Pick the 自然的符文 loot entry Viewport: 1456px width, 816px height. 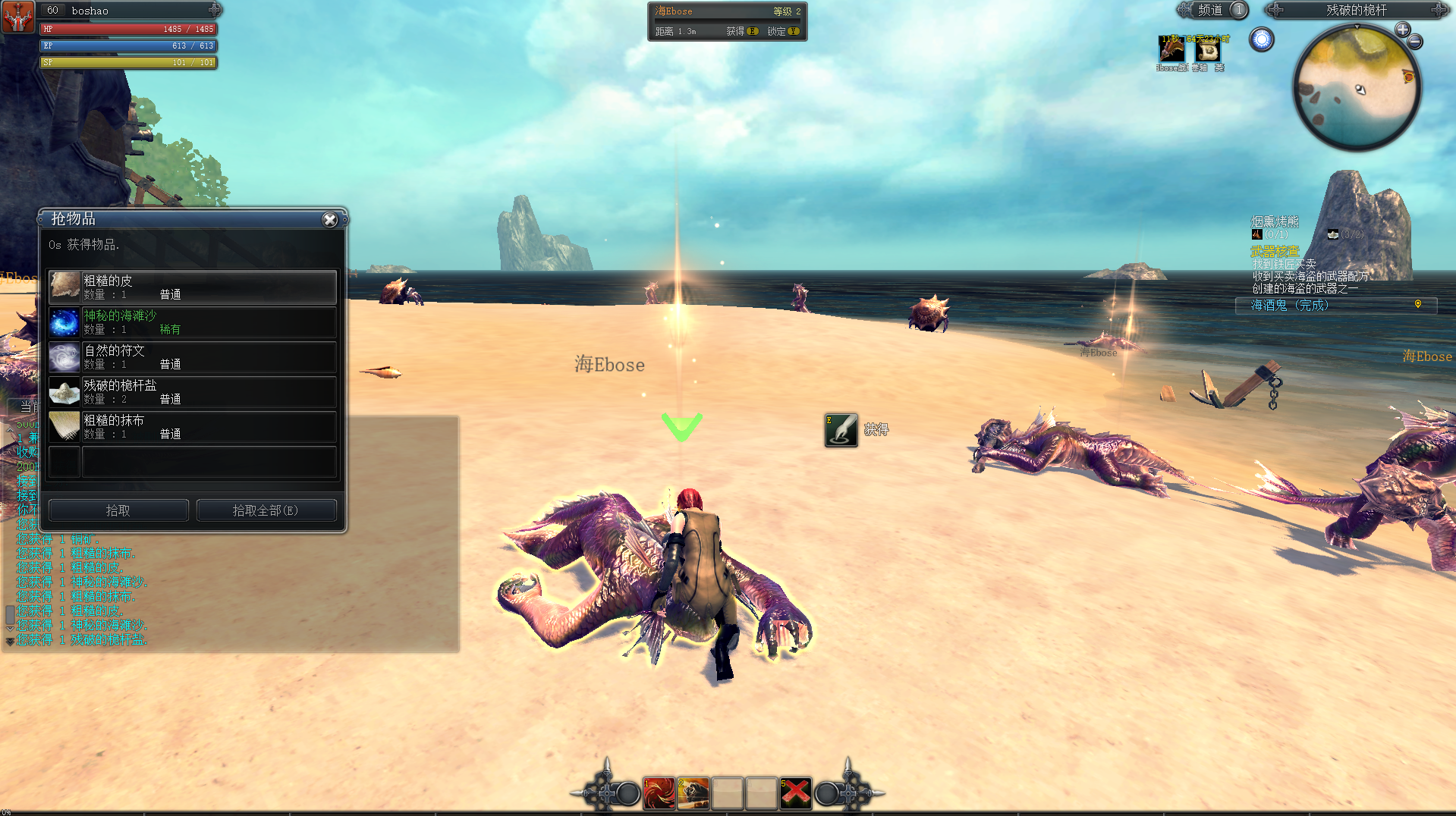[x=193, y=357]
